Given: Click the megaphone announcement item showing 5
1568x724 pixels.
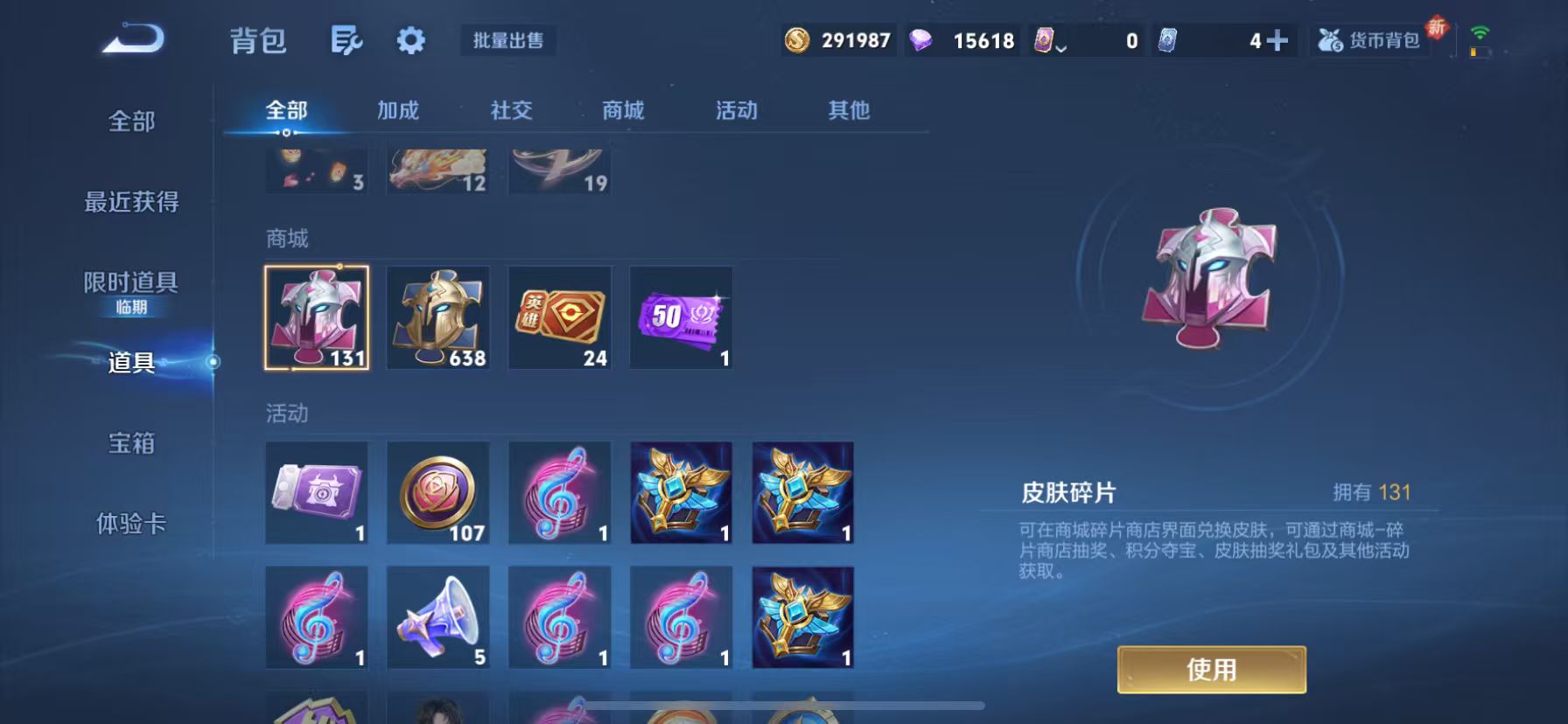Looking at the screenshot, I should [437, 616].
